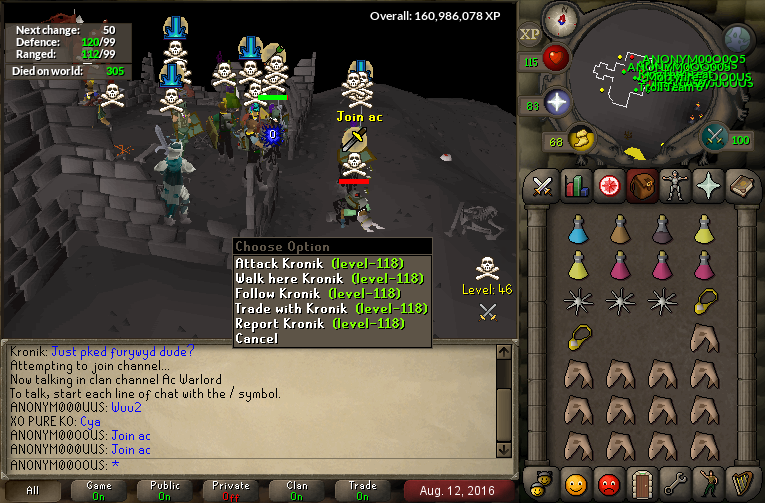765x504 pixels.
Task: Activate the special attack orb
Action: 715,136
